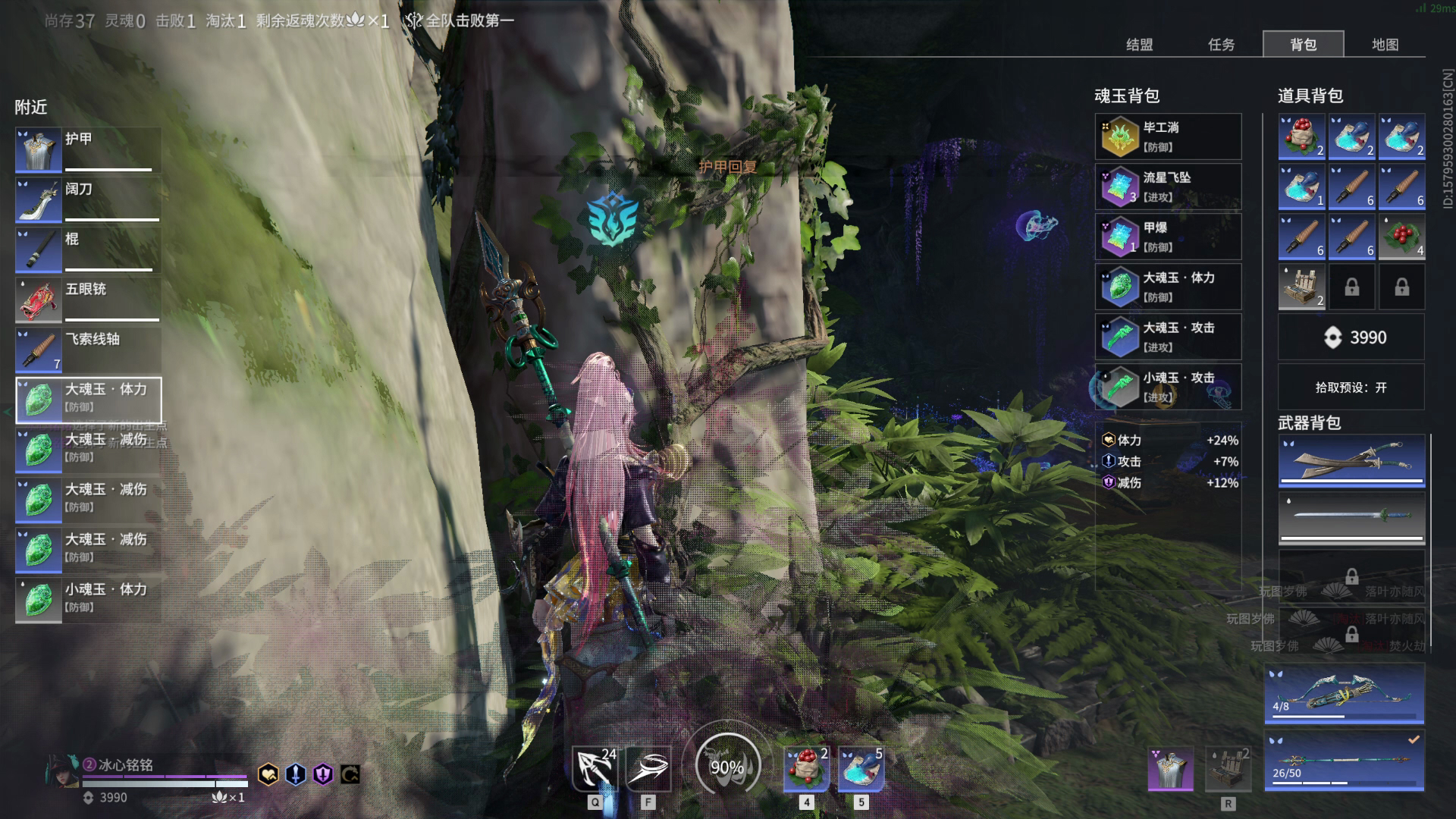Show the 地图 tab
Screen dimensions: 1456x819
(1385, 45)
